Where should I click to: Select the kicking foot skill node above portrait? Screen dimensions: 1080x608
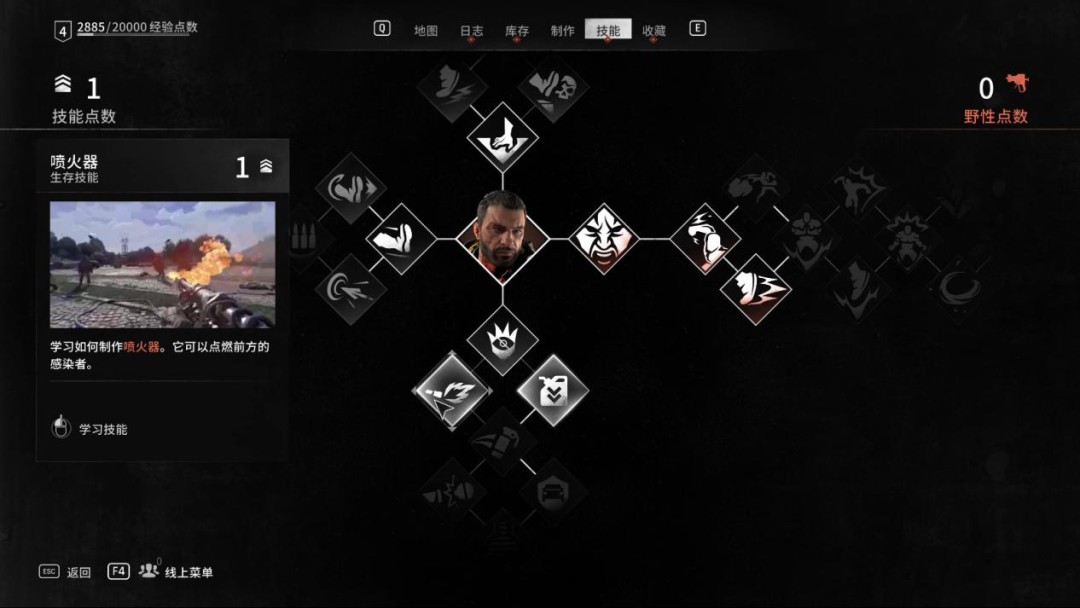click(502, 137)
